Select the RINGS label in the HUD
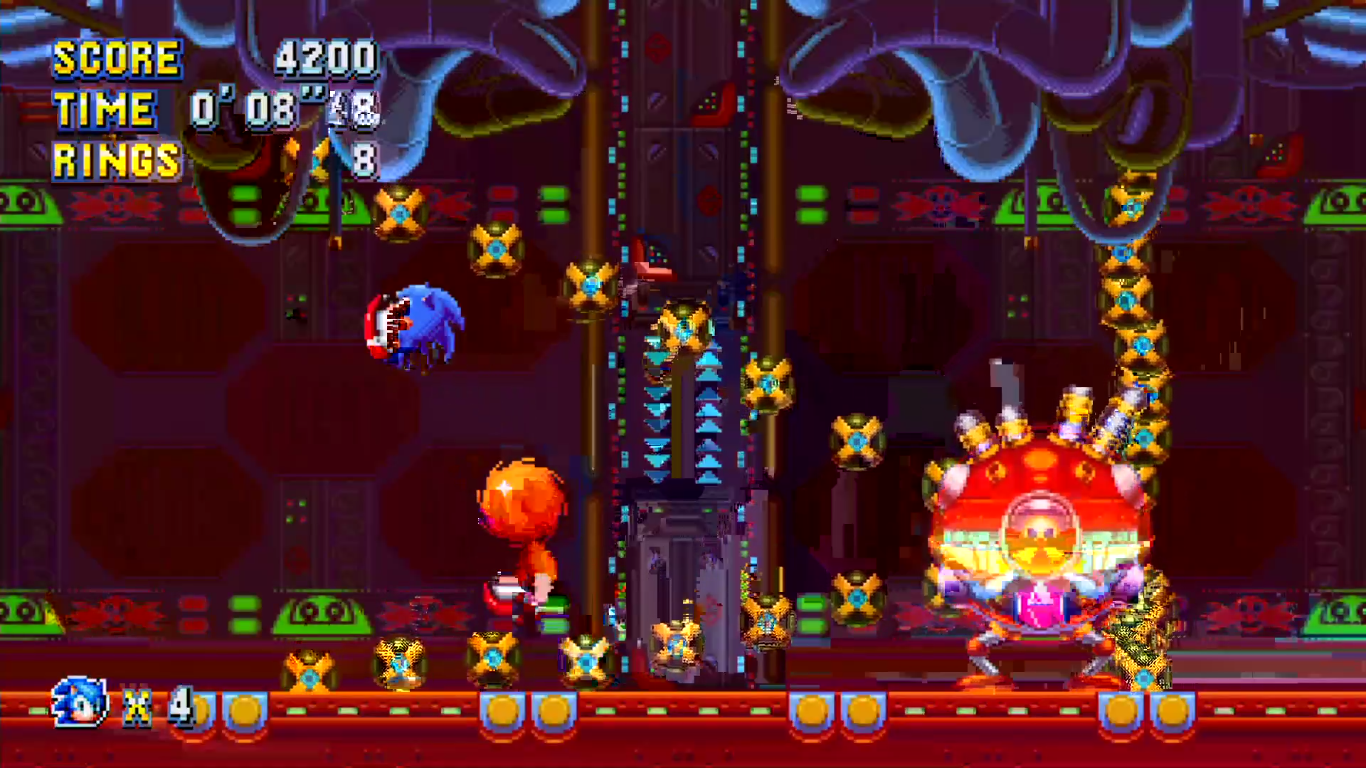The height and width of the screenshot is (768, 1366). pos(115,160)
